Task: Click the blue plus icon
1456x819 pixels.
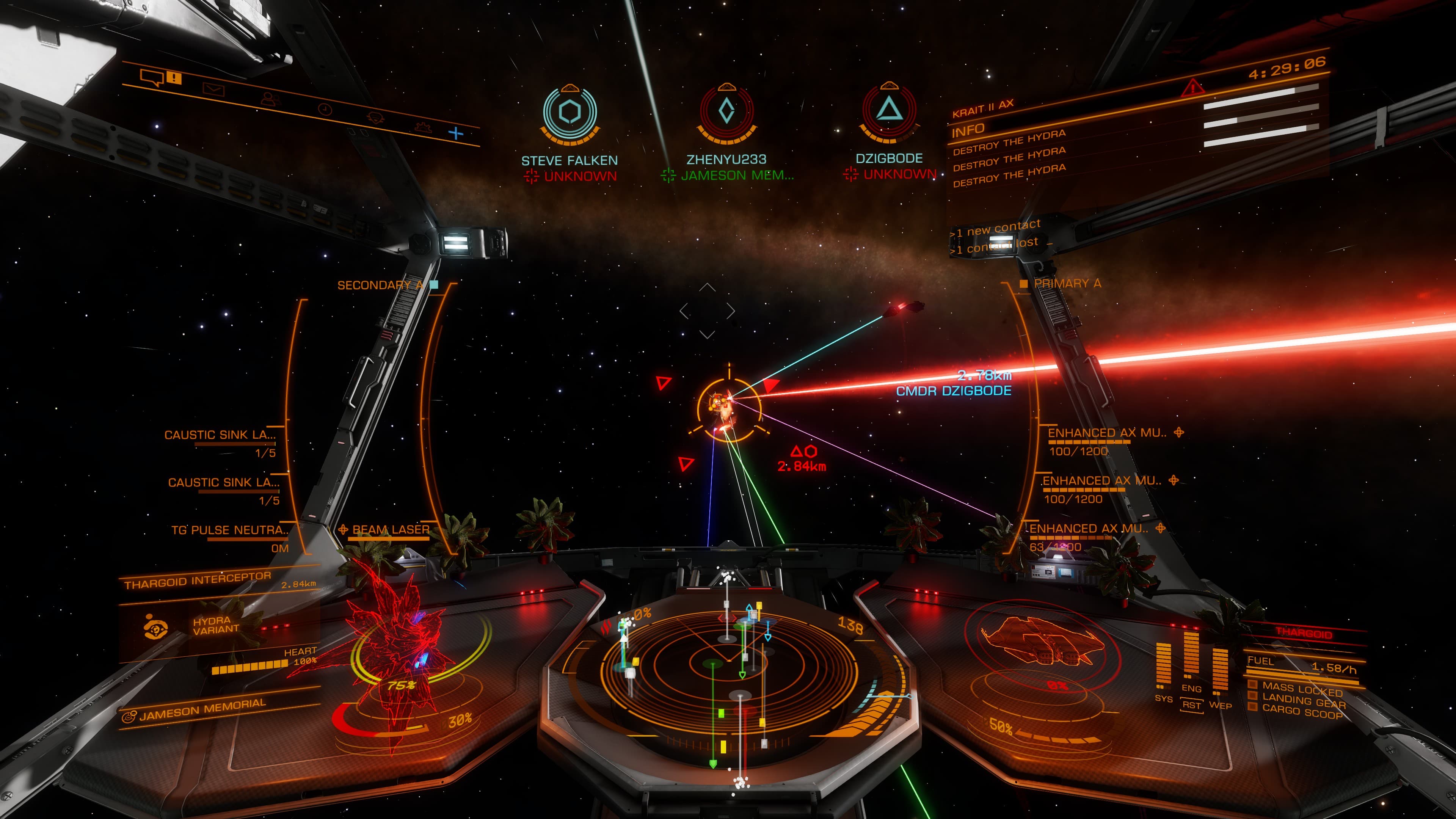Action: (455, 133)
